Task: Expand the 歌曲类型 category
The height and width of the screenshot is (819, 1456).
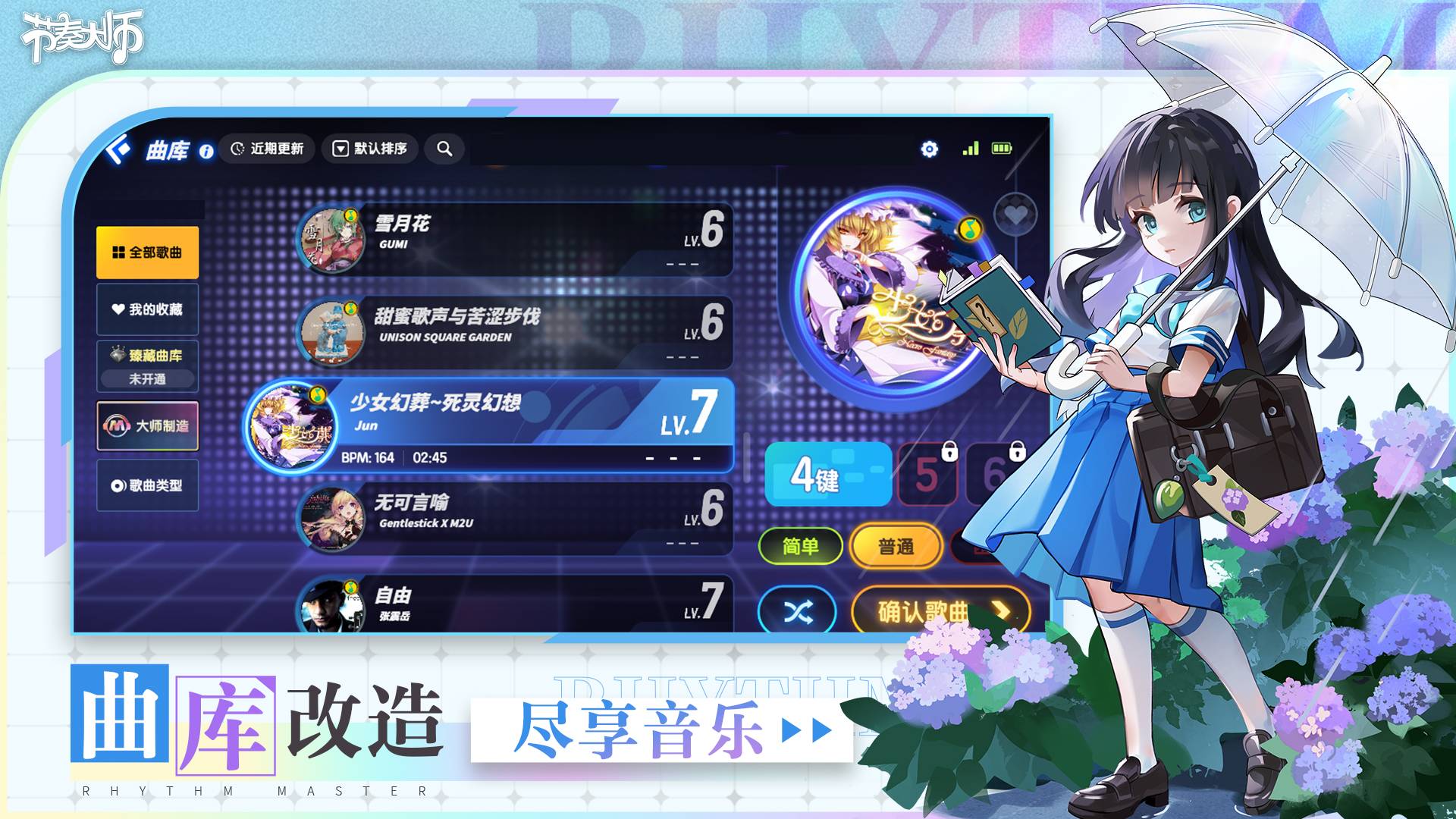Action: pos(147,486)
